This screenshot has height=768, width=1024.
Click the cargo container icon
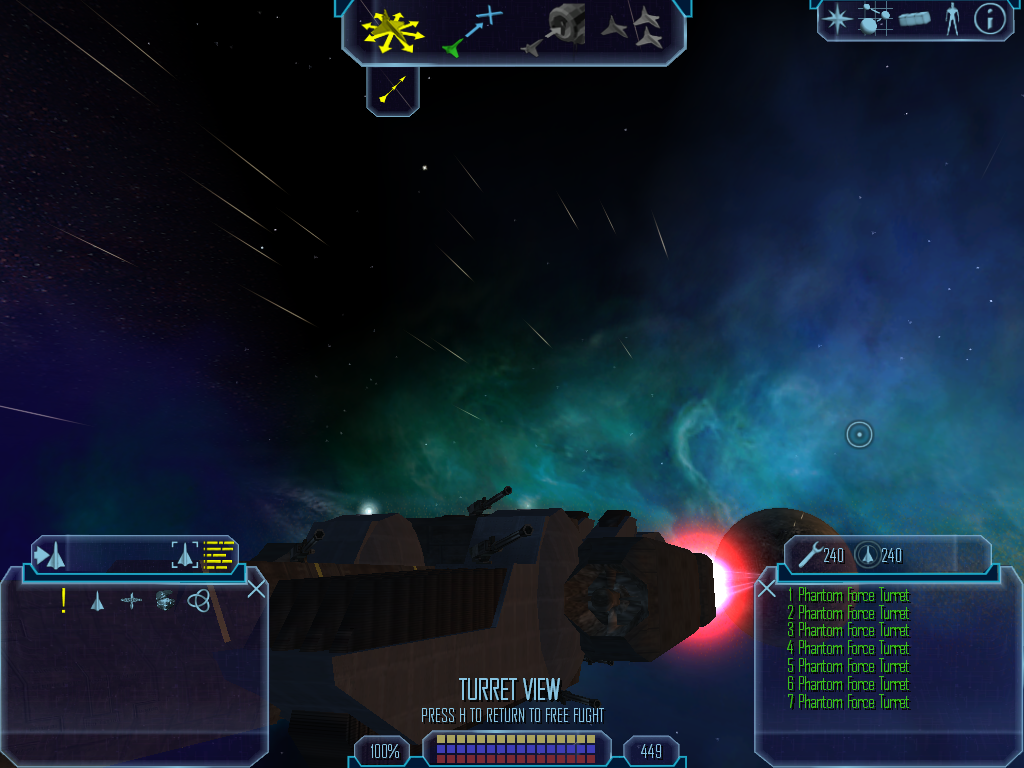[914, 19]
